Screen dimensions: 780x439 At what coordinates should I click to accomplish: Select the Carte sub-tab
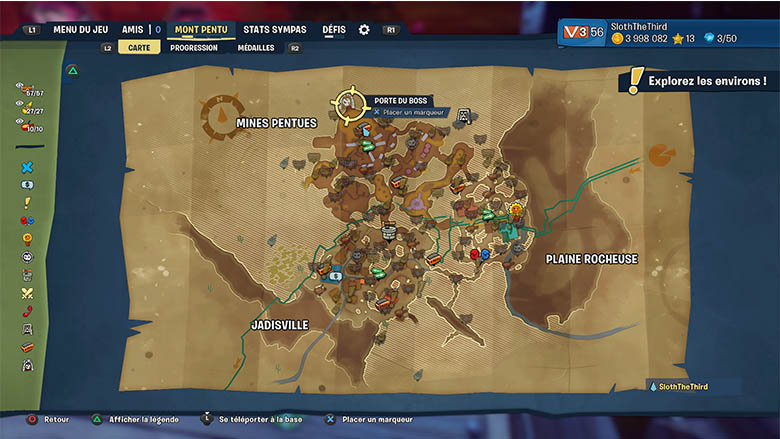coord(139,47)
